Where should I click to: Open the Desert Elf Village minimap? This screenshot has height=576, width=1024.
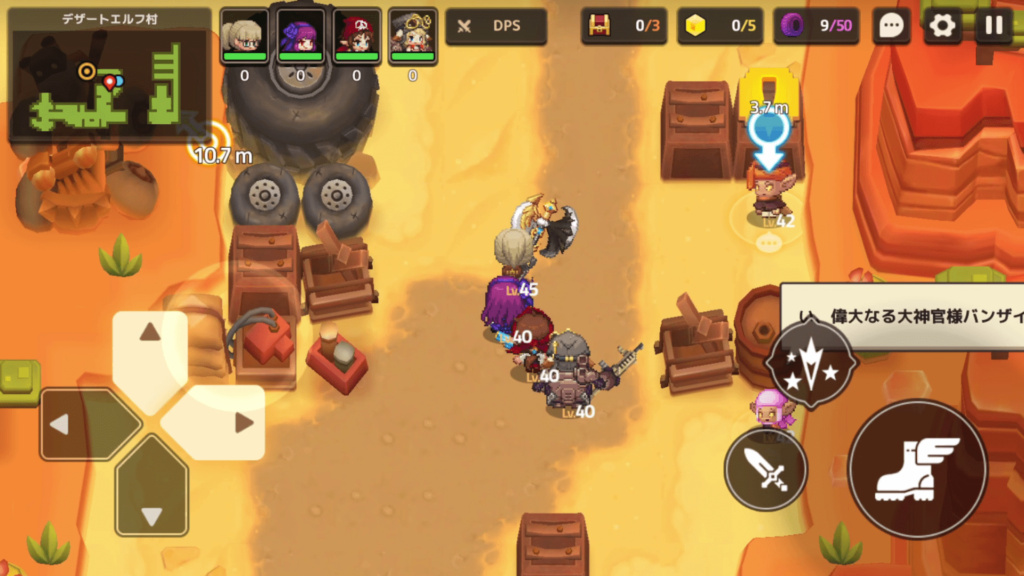pos(110,75)
